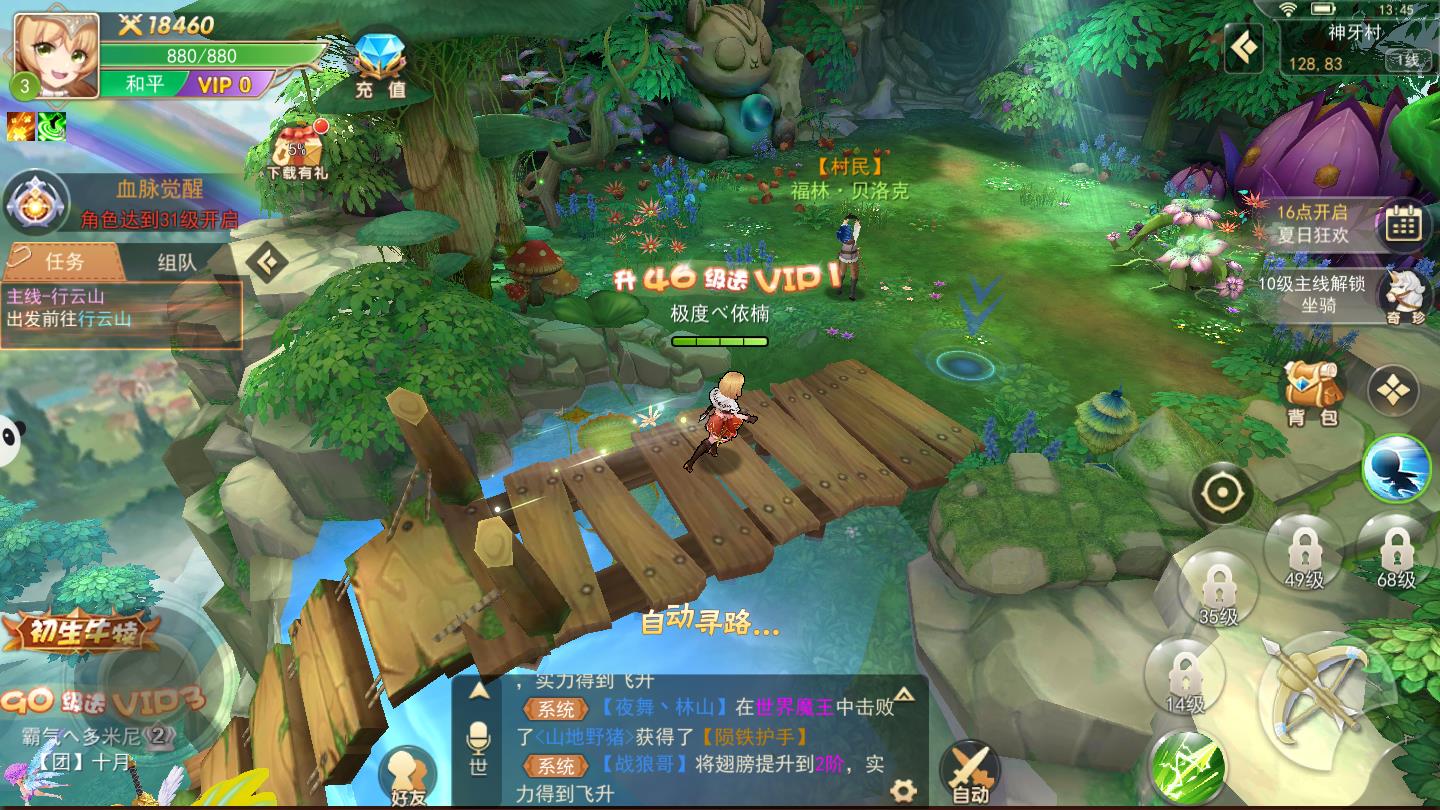
Task: Tap the microphone voice chat button
Action: 478,741
